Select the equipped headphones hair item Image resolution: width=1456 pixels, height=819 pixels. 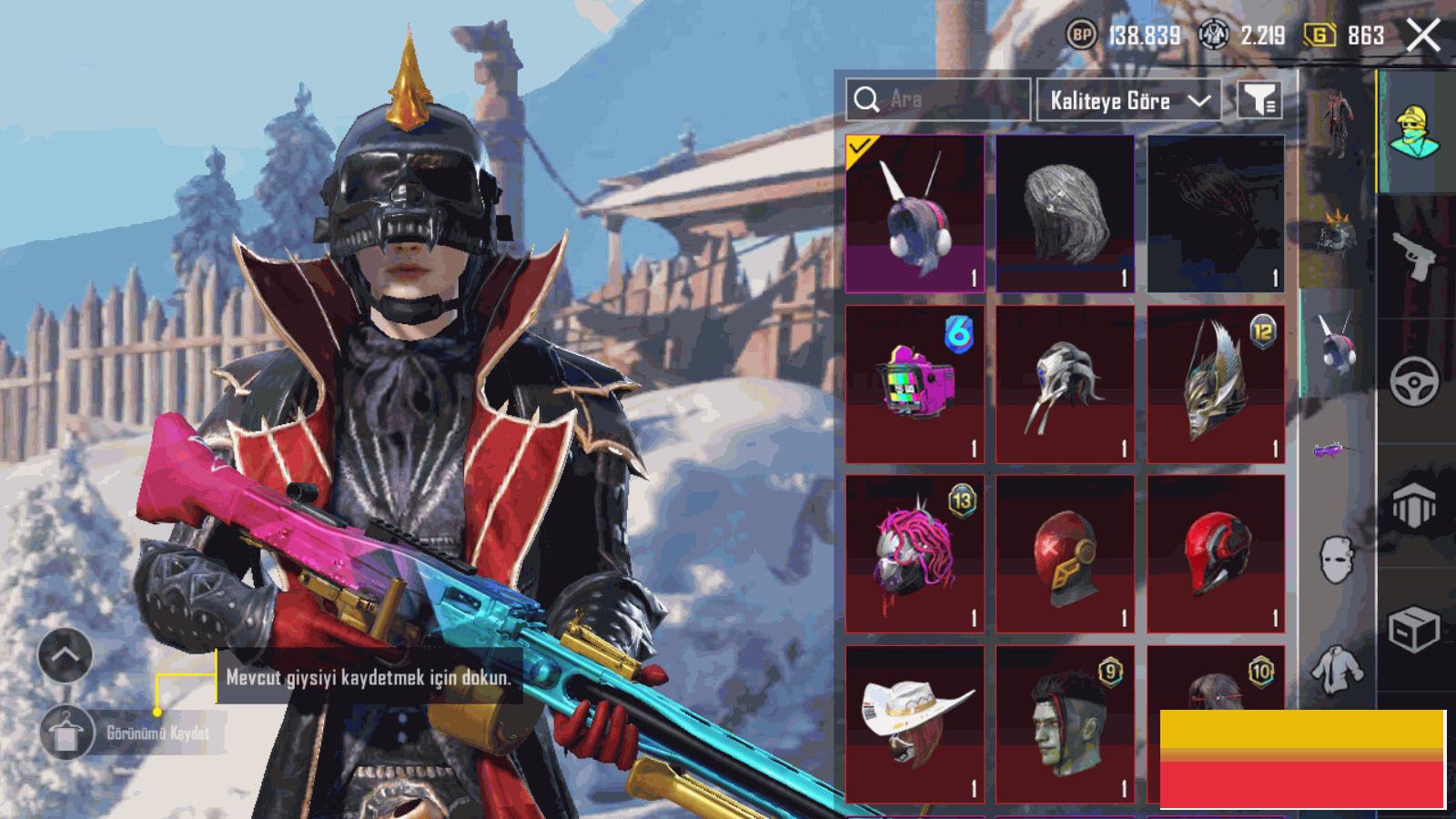[915, 215]
